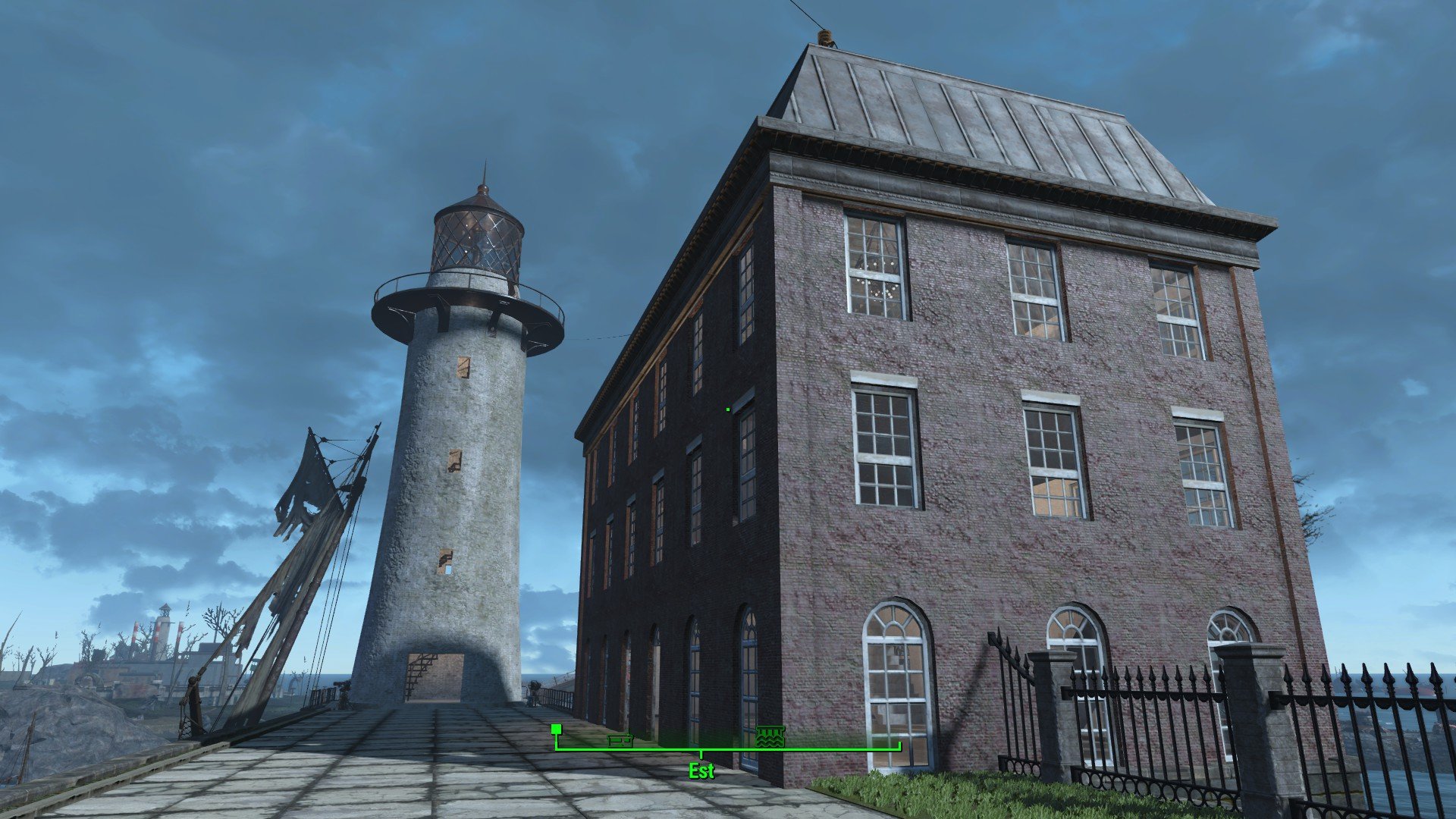Click the Est heading label on the compass
Viewport: 1456px width, 819px height.
pos(701,771)
